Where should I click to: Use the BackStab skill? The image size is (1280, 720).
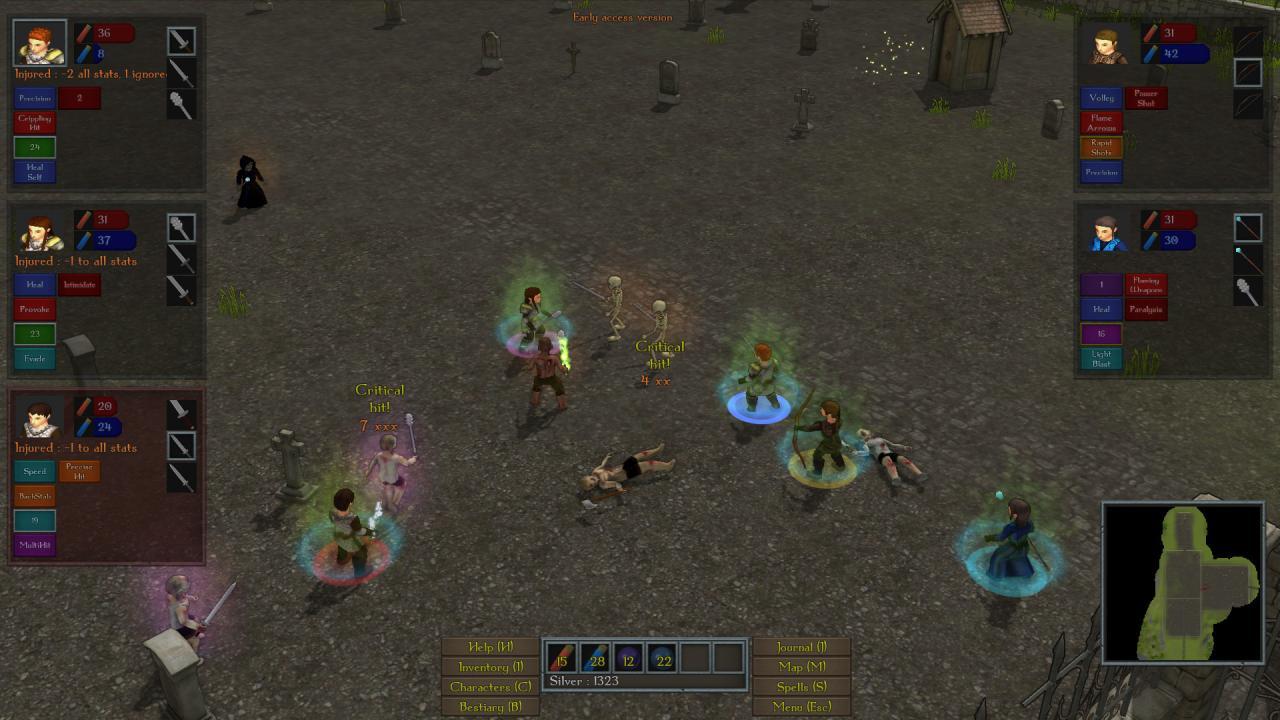[35, 496]
